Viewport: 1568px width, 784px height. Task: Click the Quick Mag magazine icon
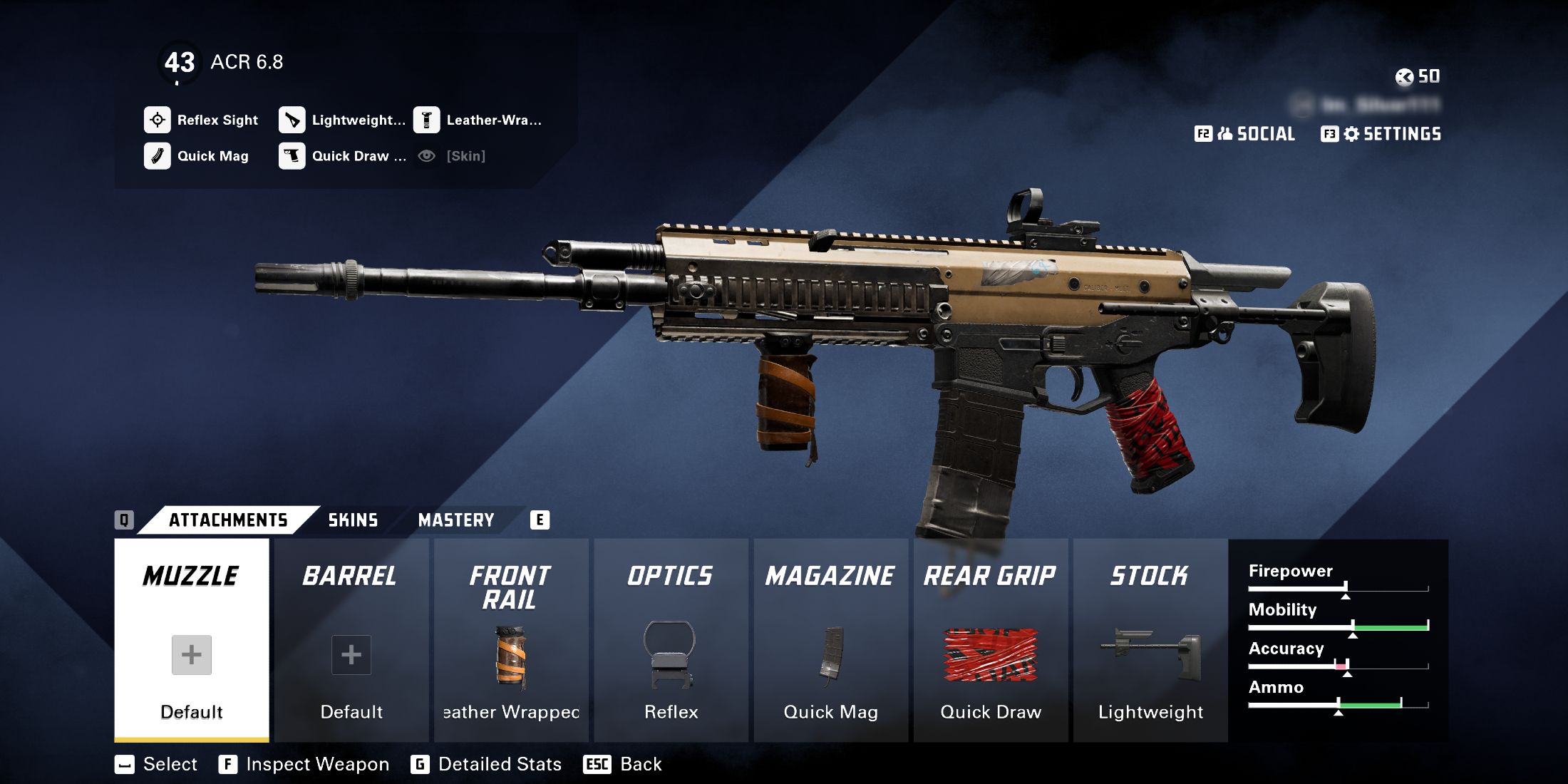[158, 156]
